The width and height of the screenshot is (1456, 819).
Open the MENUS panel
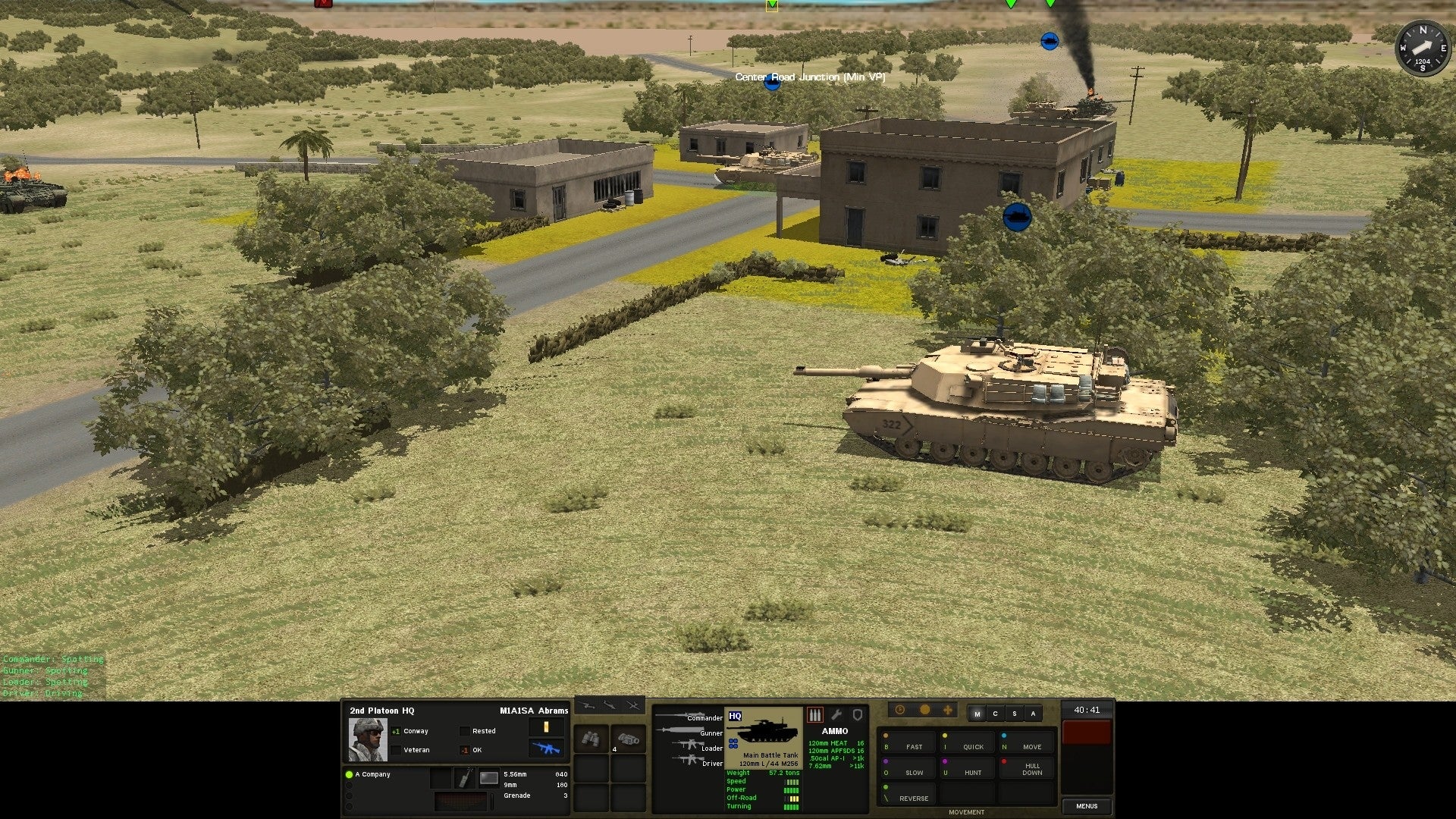click(1087, 805)
